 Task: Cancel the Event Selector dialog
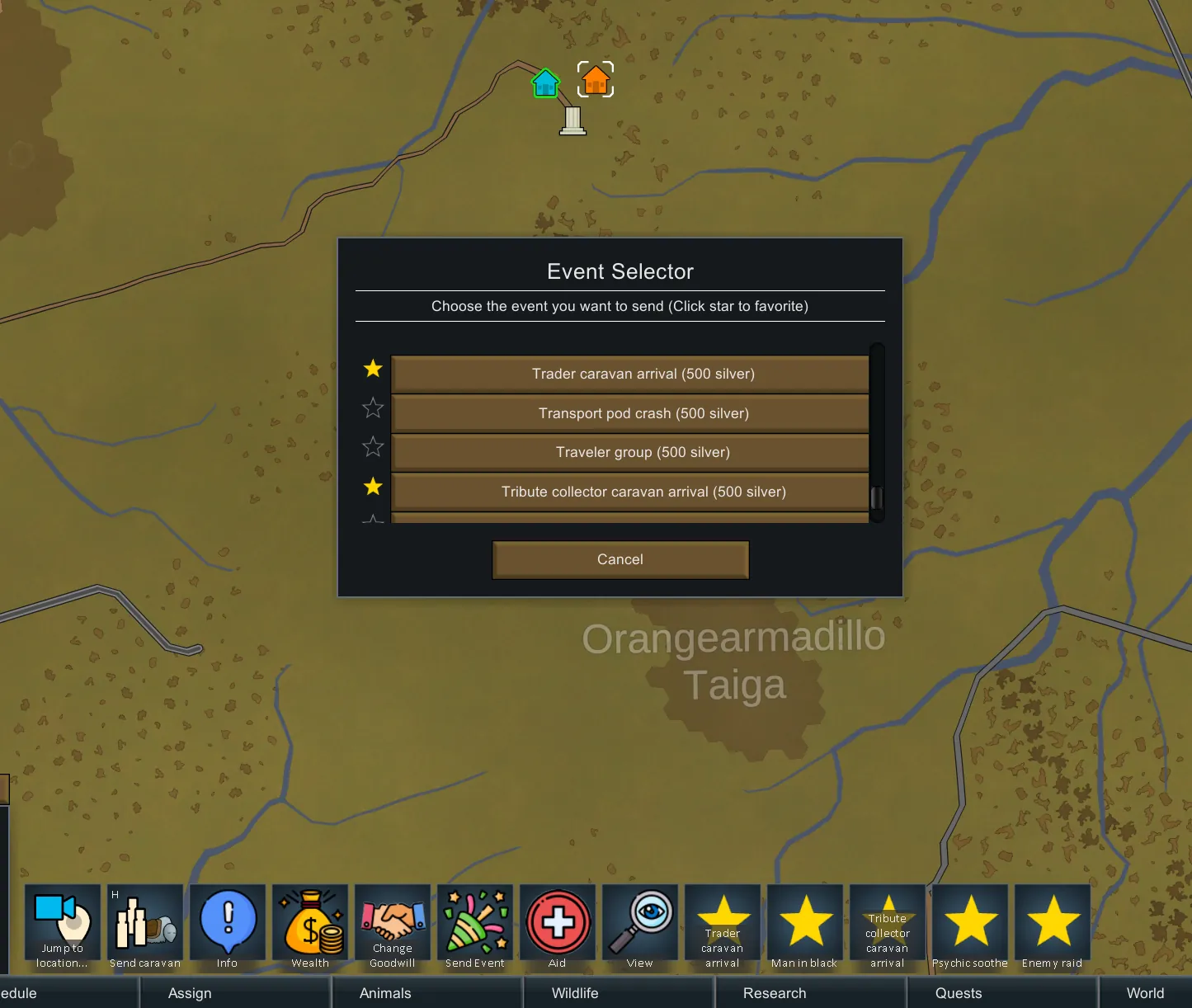point(620,559)
